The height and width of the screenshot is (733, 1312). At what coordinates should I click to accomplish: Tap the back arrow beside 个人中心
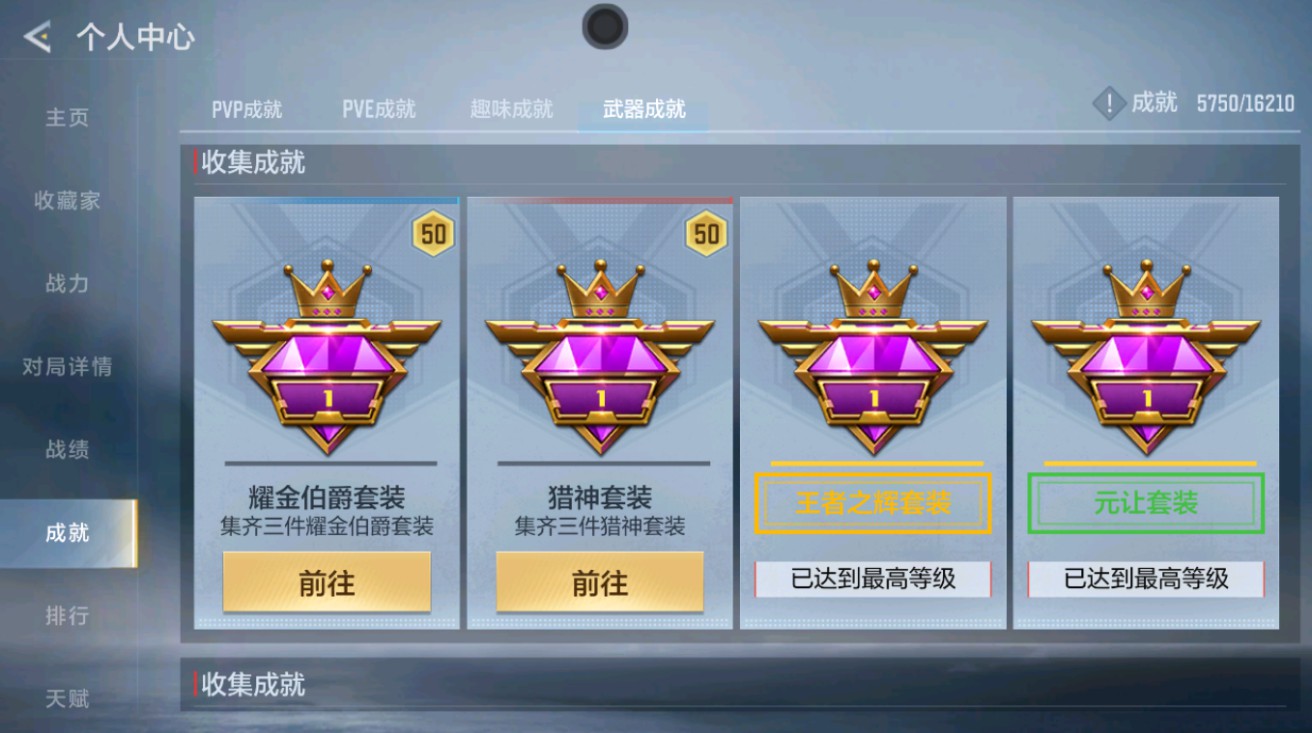click(38, 37)
